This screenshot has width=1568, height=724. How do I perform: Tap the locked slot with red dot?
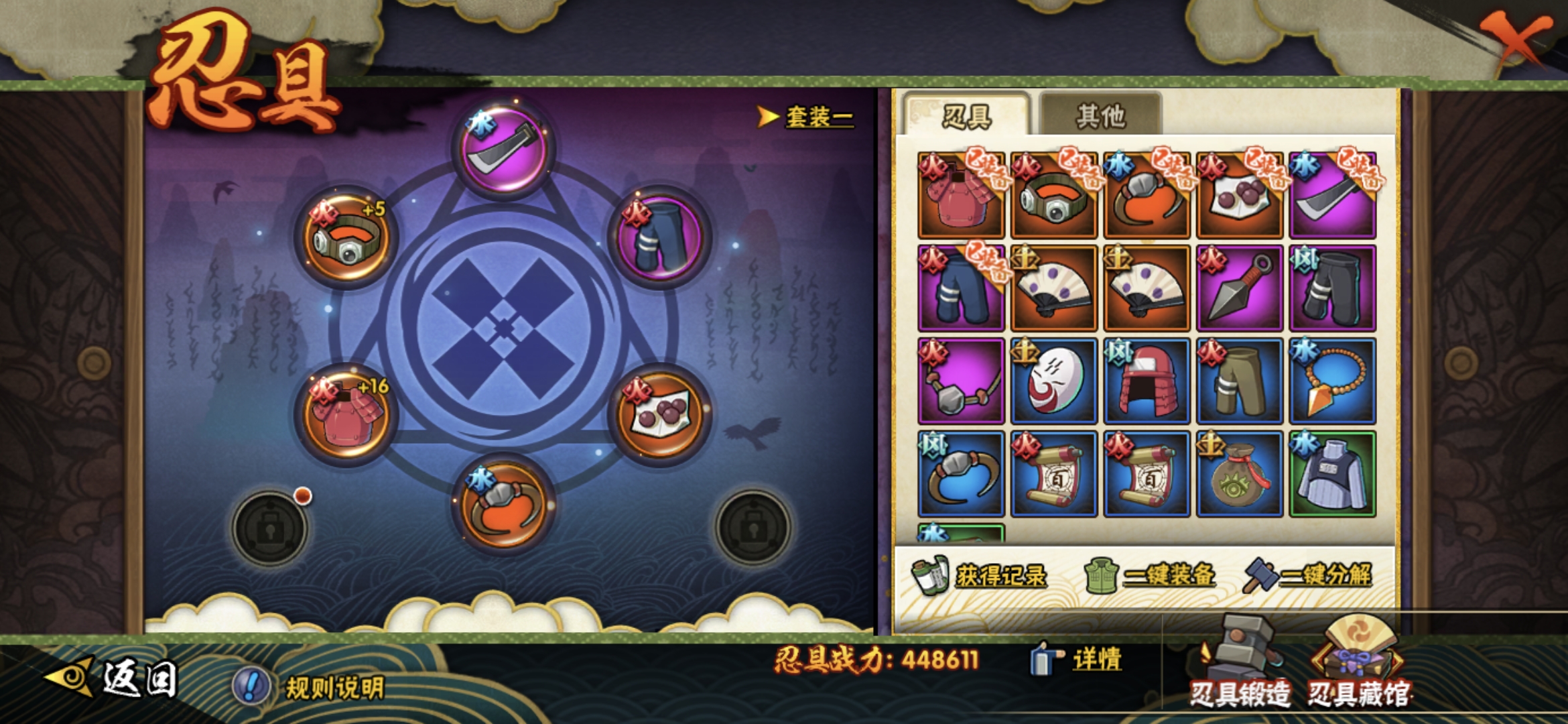(x=270, y=528)
